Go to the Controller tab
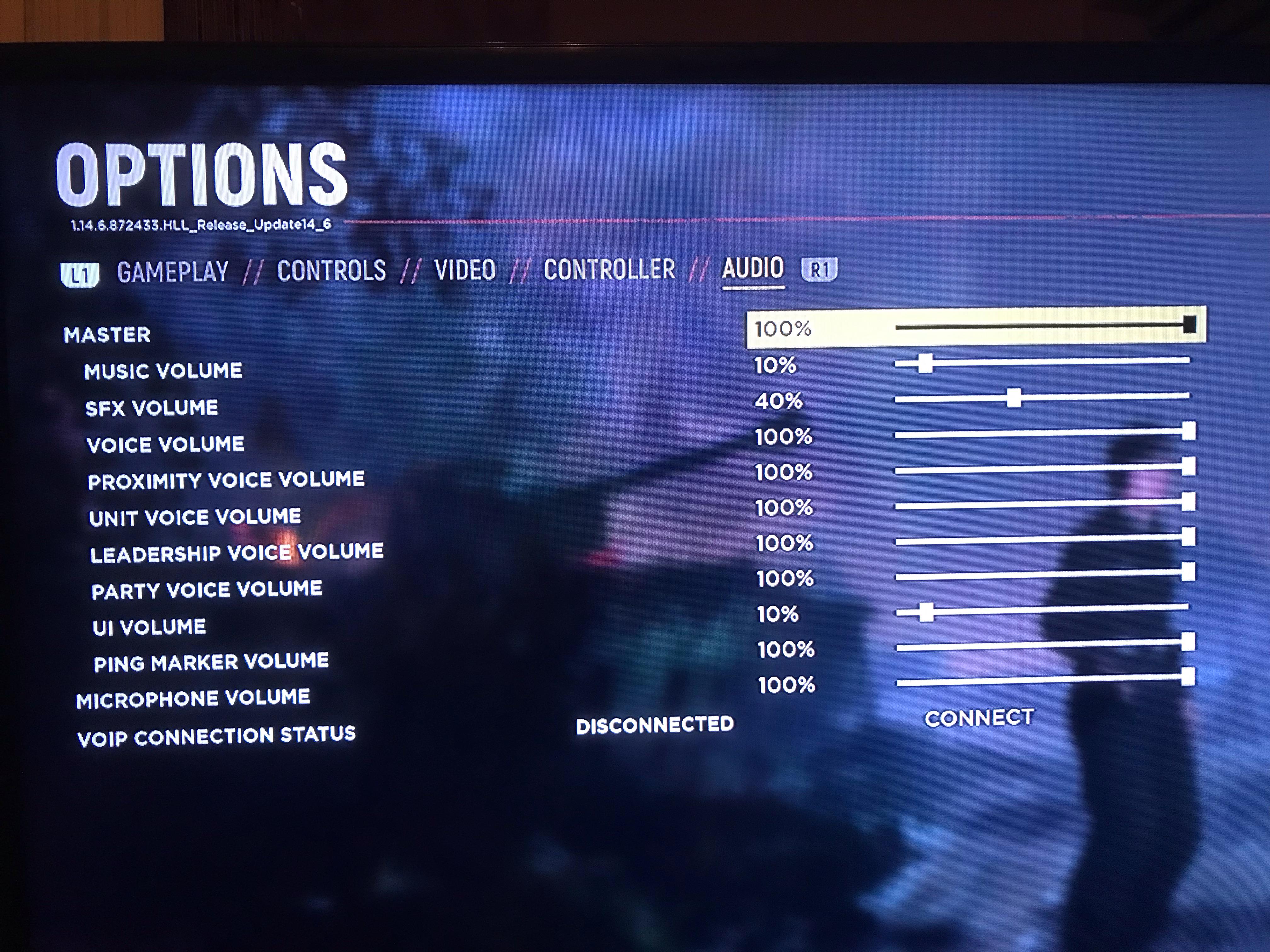The width and height of the screenshot is (1270, 952). [x=609, y=269]
